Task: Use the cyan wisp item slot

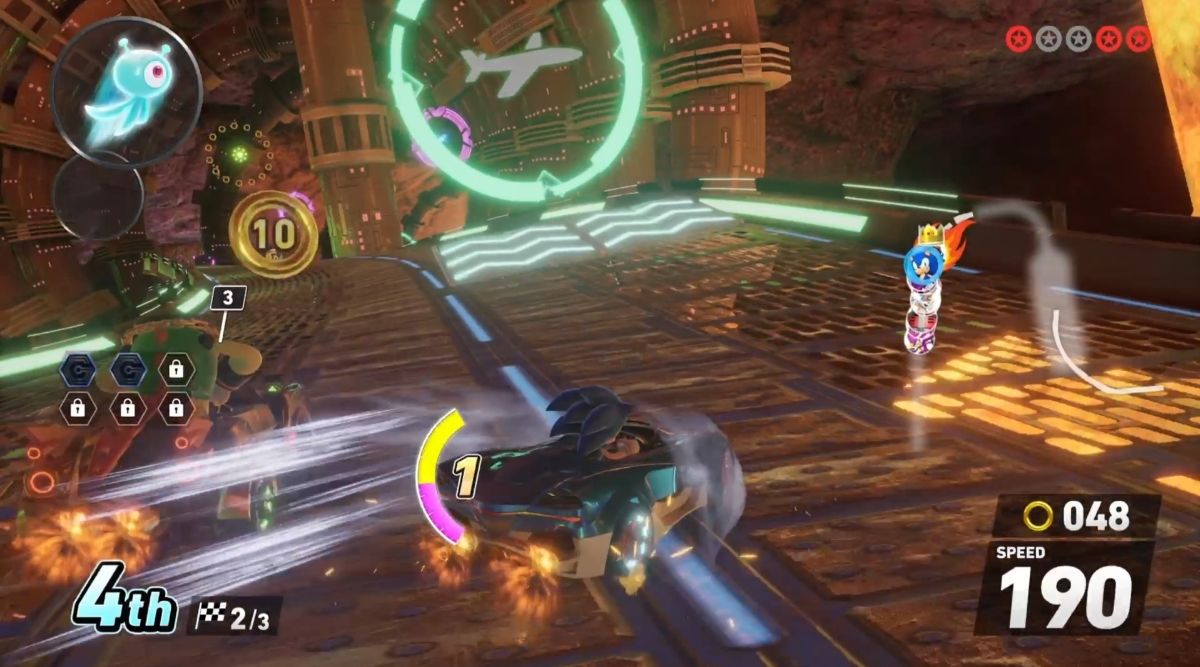Action: (126, 91)
